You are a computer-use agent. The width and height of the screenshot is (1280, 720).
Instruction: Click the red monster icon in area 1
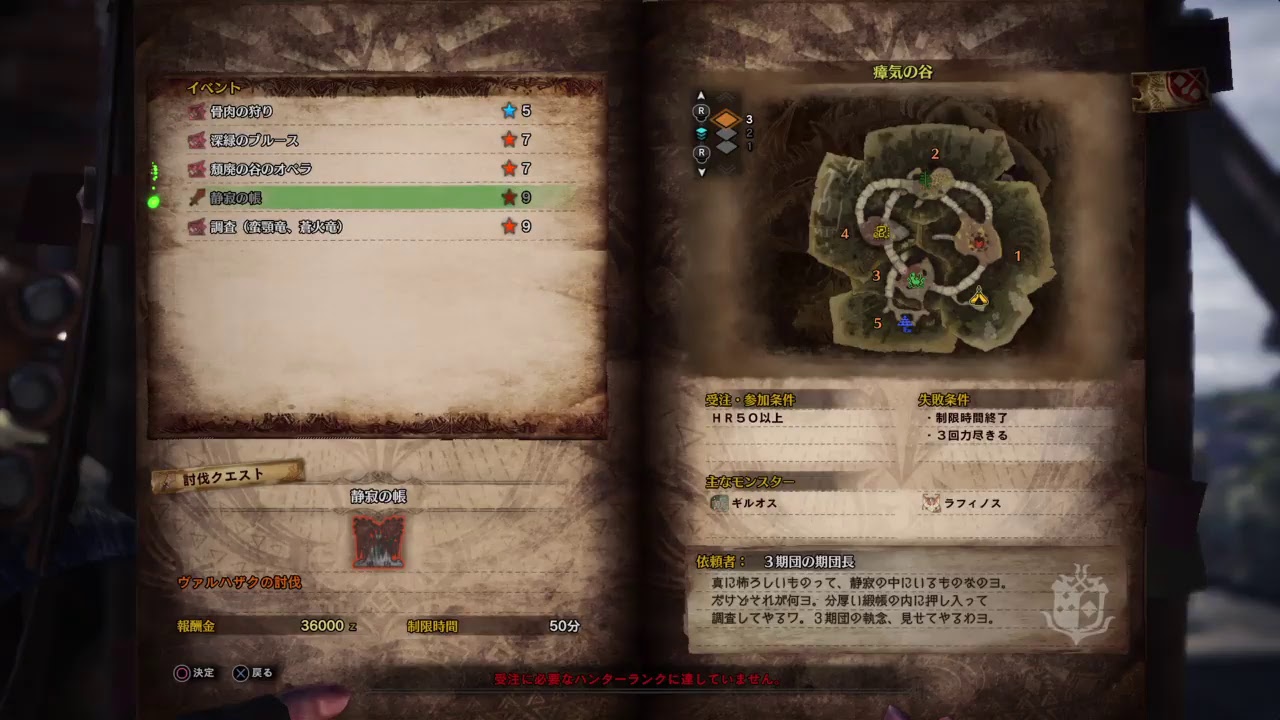tap(980, 242)
